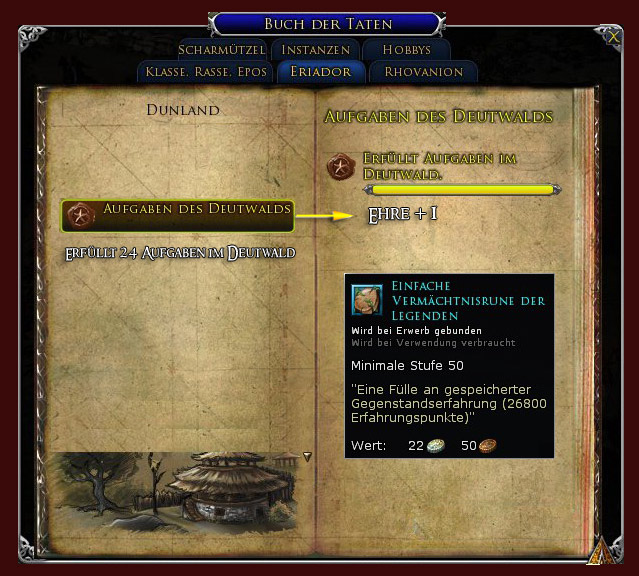Open the Instanzen tab

point(315,49)
